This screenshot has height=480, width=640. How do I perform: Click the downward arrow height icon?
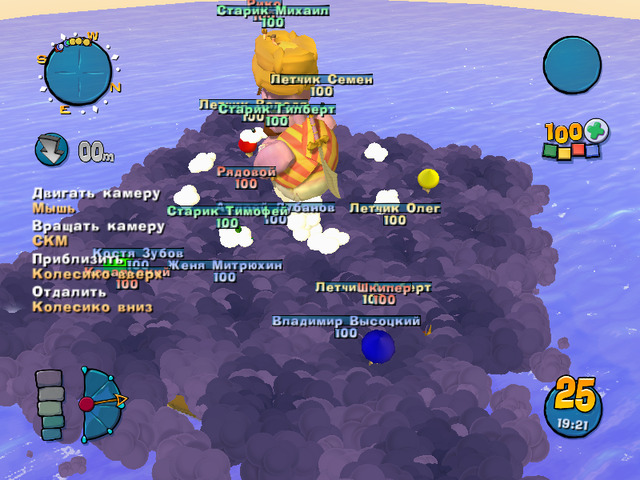tap(50, 150)
